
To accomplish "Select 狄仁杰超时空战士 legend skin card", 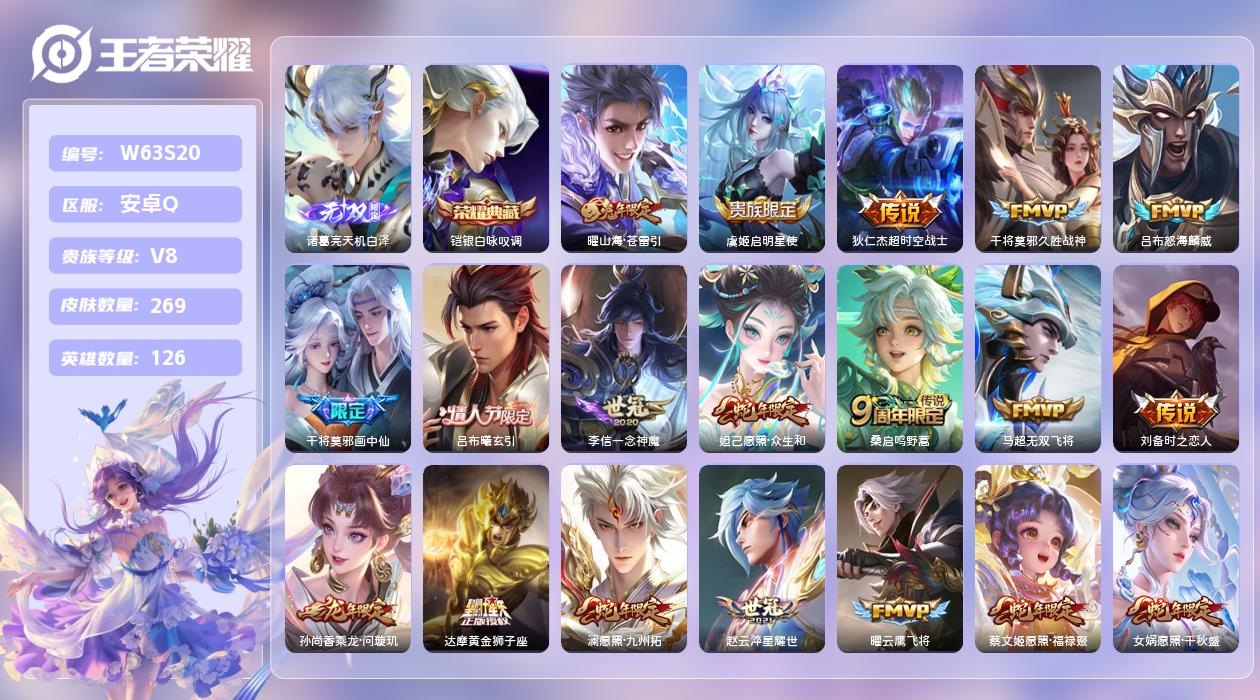I will 900,158.
